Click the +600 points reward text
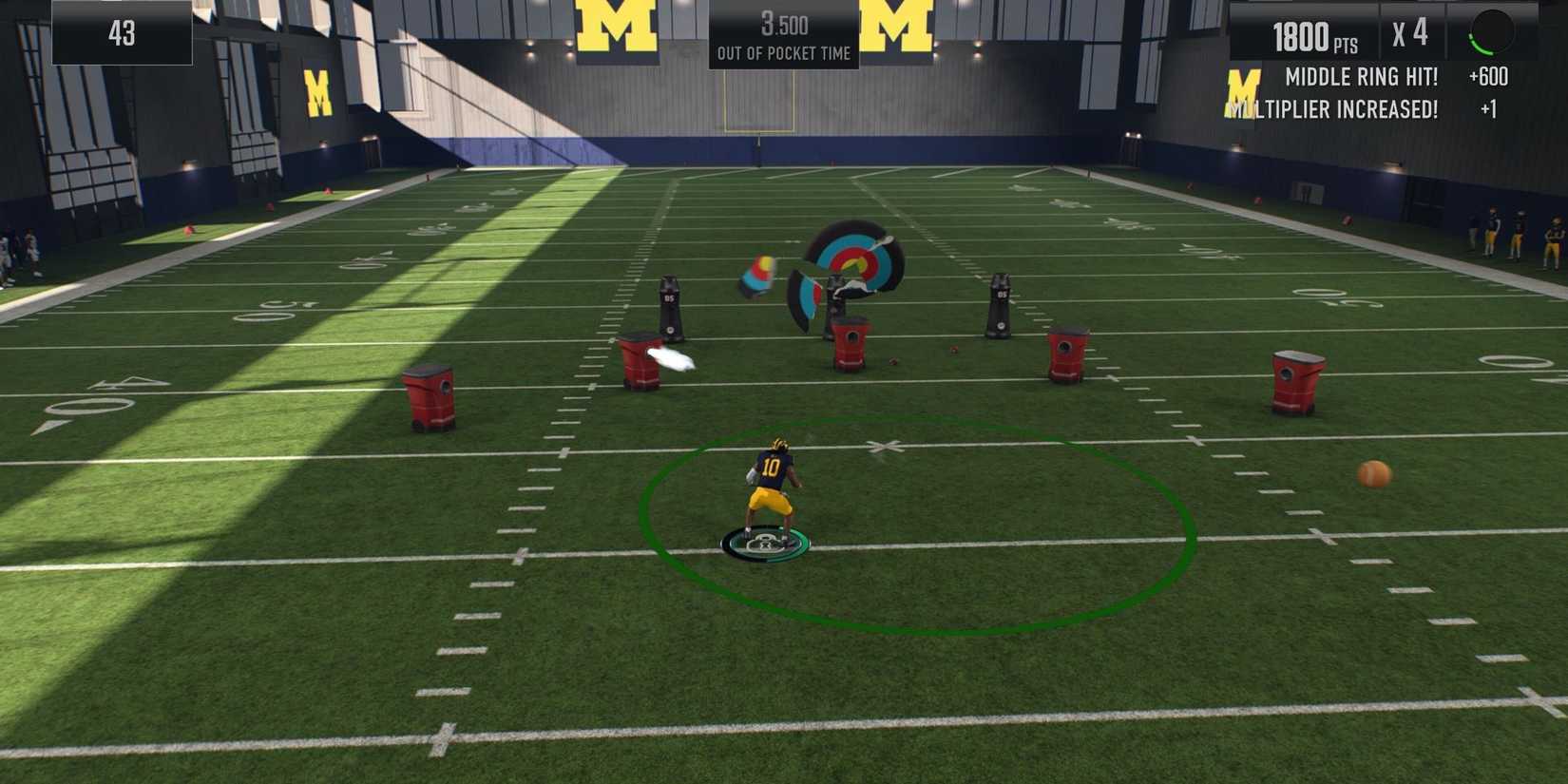The width and height of the screenshot is (1568, 784). pos(1487,77)
